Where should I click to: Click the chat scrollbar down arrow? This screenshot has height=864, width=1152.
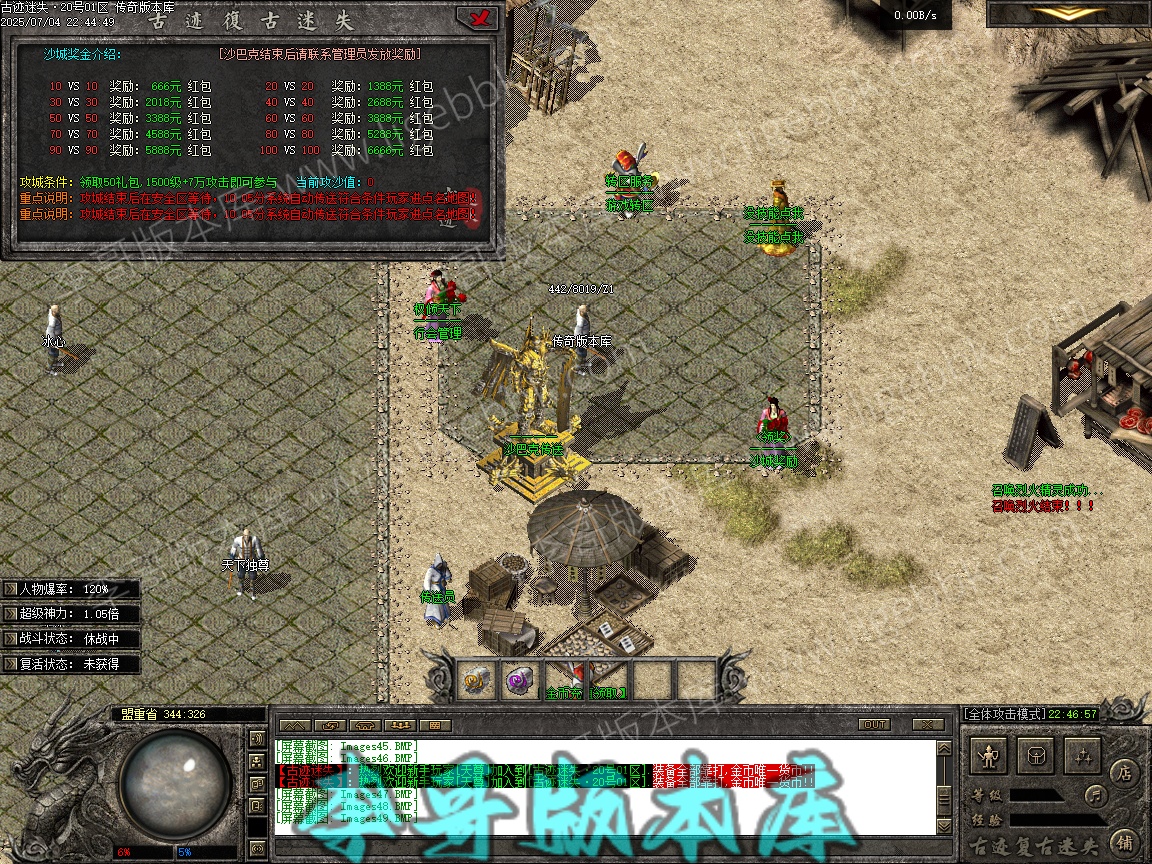tap(944, 826)
